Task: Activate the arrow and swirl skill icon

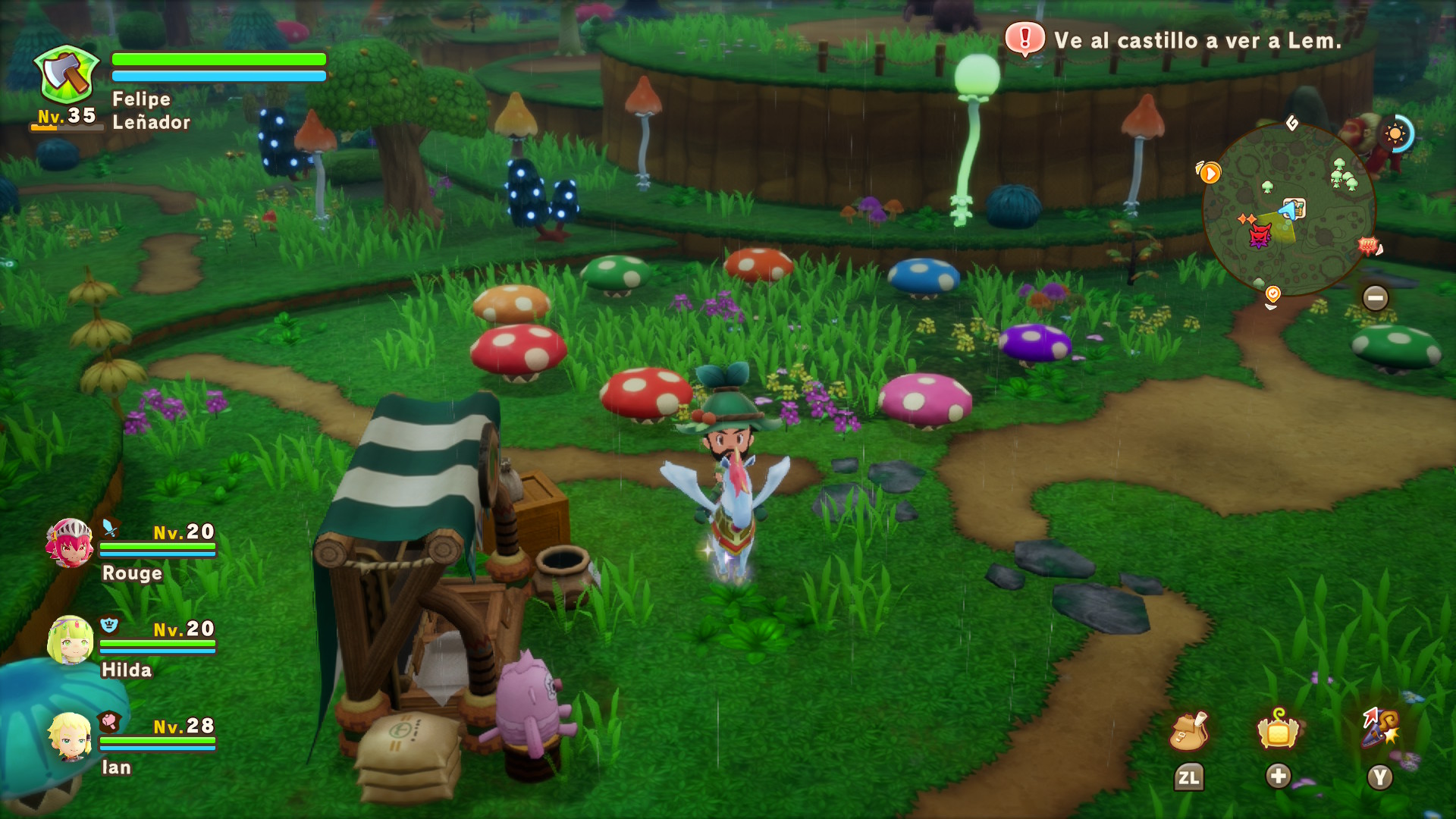Action: [x=1380, y=728]
